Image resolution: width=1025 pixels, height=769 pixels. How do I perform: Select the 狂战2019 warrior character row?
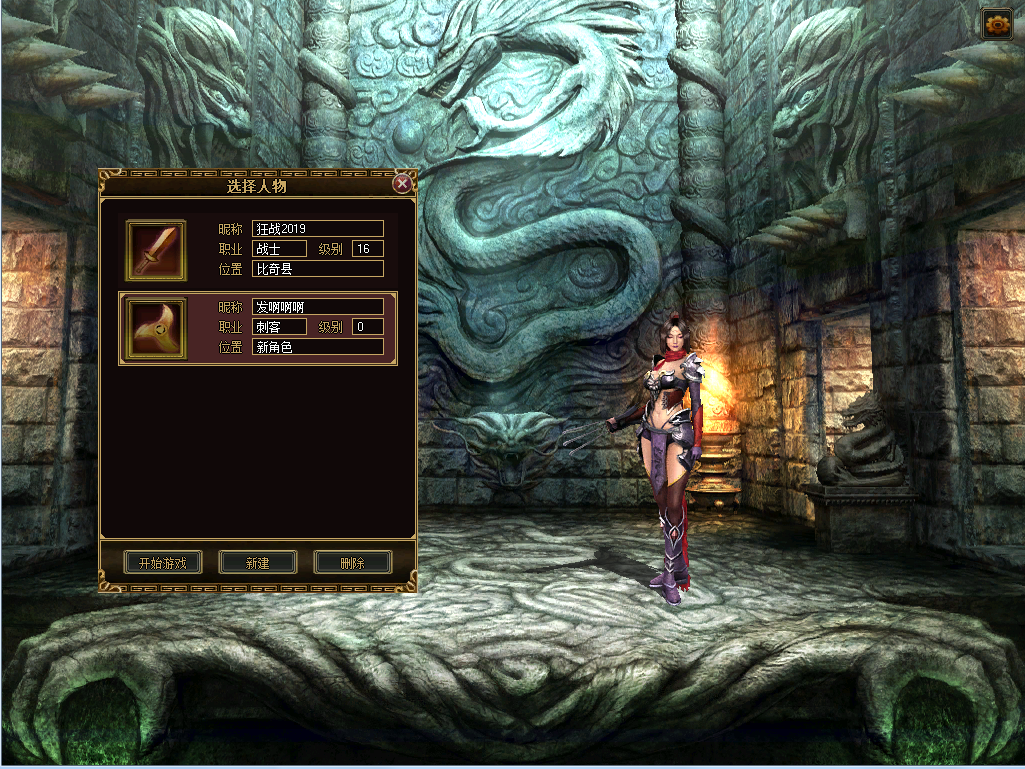coord(300,249)
